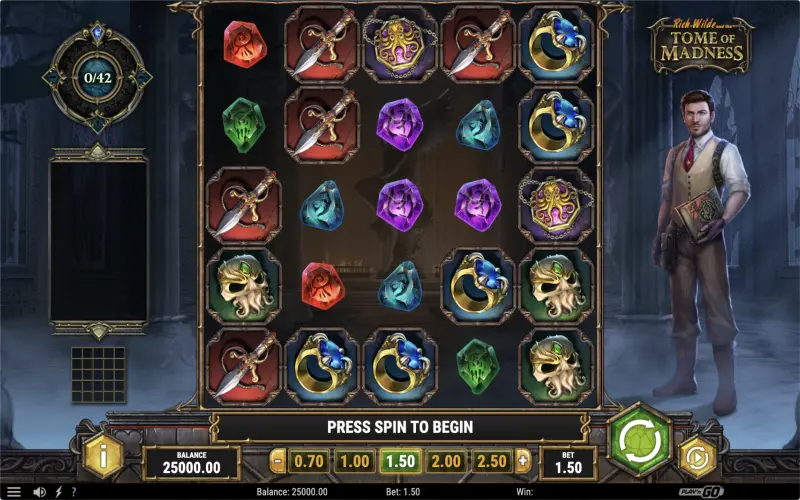800x500 pixels.
Task: Select the 0.70 bet value
Action: [308, 462]
